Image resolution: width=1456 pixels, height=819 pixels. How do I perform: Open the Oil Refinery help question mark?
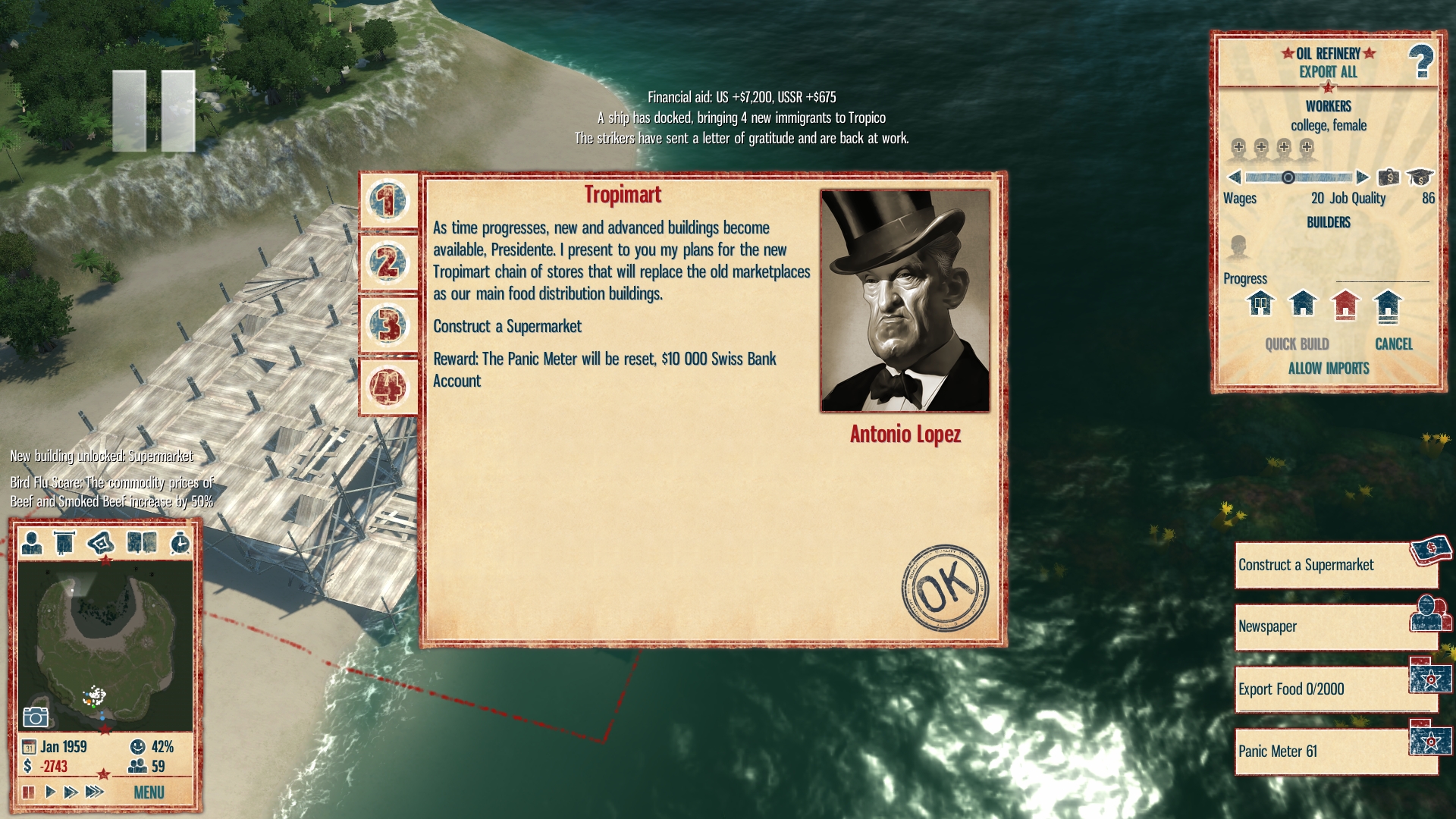[1420, 62]
